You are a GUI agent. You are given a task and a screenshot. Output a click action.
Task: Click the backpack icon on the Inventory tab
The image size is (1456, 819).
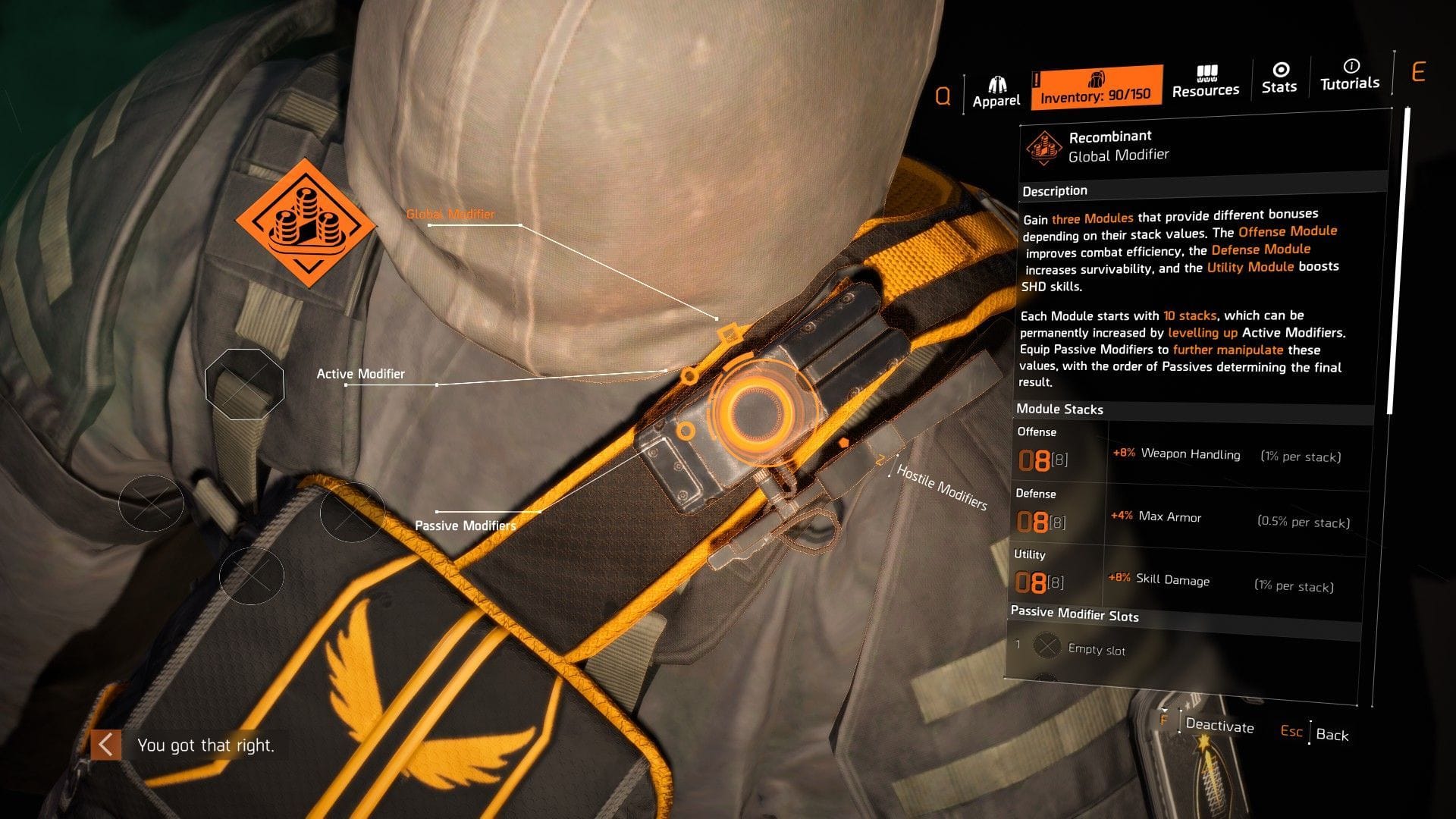click(1097, 80)
